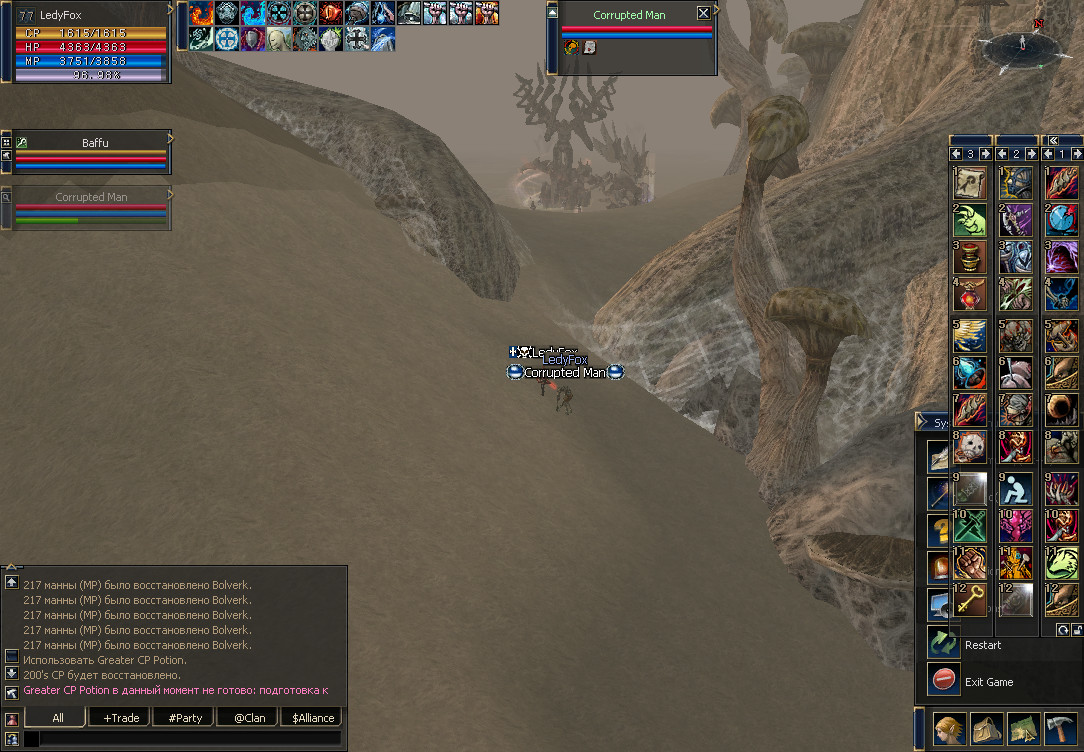Use the red potion shortcut slot
Viewport: 1084px width, 752px height.
[x=970, y=294]
